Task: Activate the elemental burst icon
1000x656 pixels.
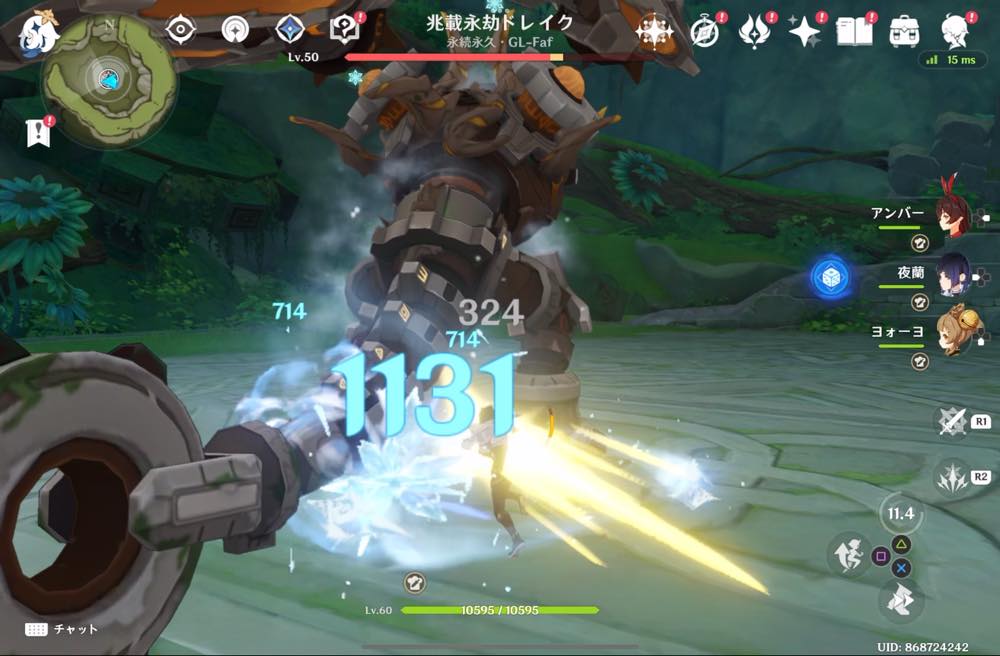Action: pyautogui.click(x=951, y=477)
